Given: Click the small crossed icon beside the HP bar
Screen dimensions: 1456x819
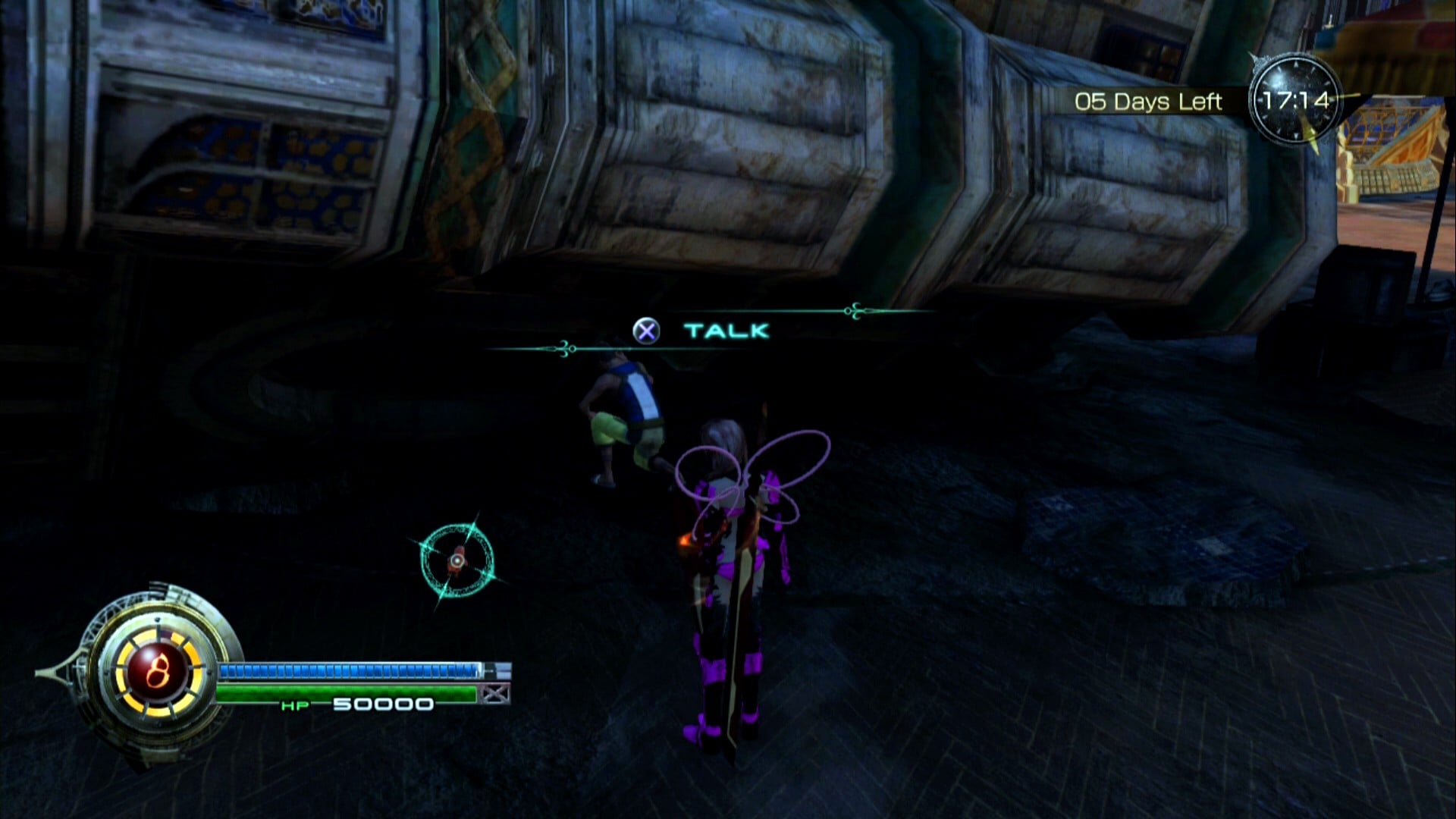Looking at the screenshot, I should click(496, 694).
